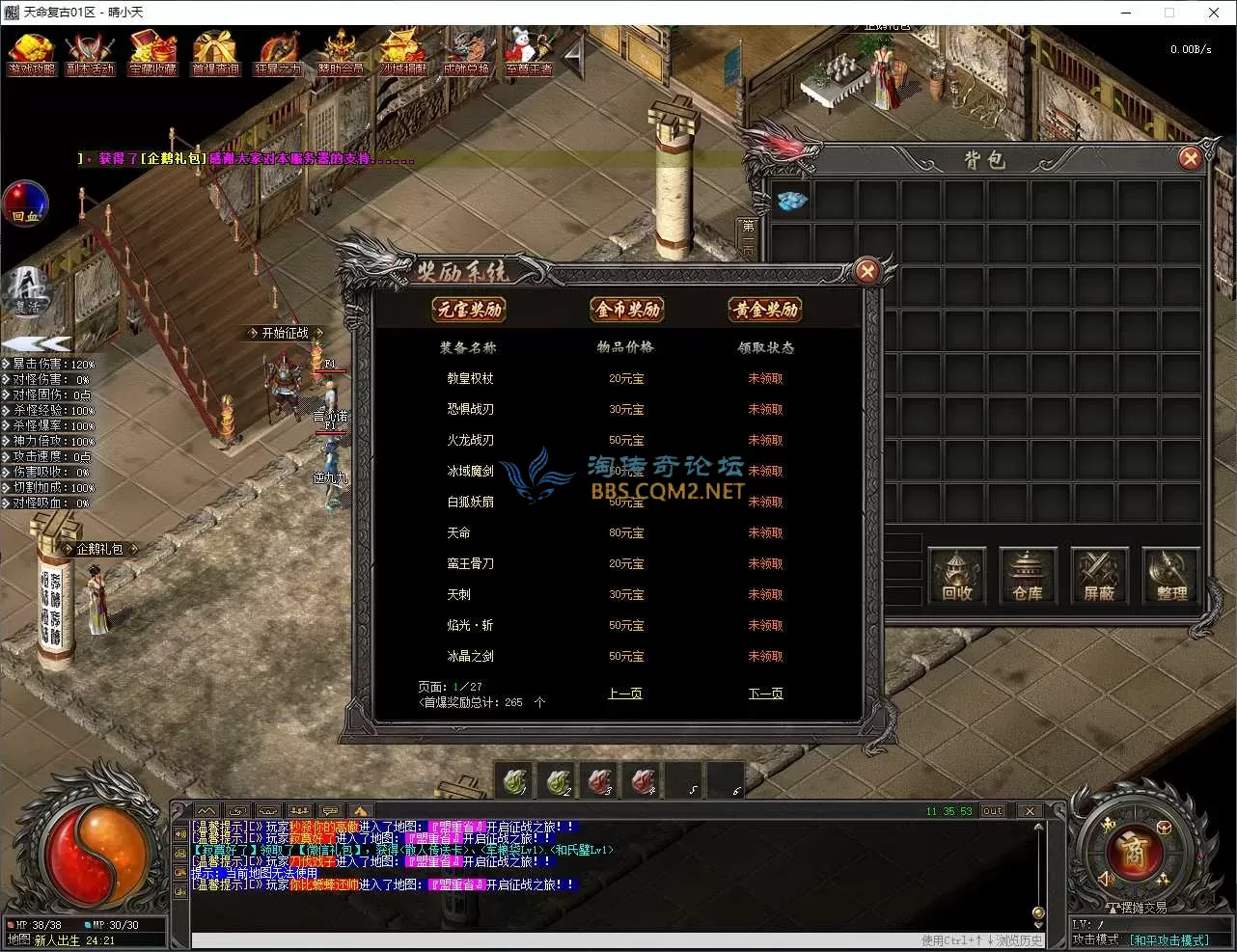This screenshot has height=952, width=1237.
Task: Open 回收 recycle in the backpack
Action: click(x=956, y=576)
